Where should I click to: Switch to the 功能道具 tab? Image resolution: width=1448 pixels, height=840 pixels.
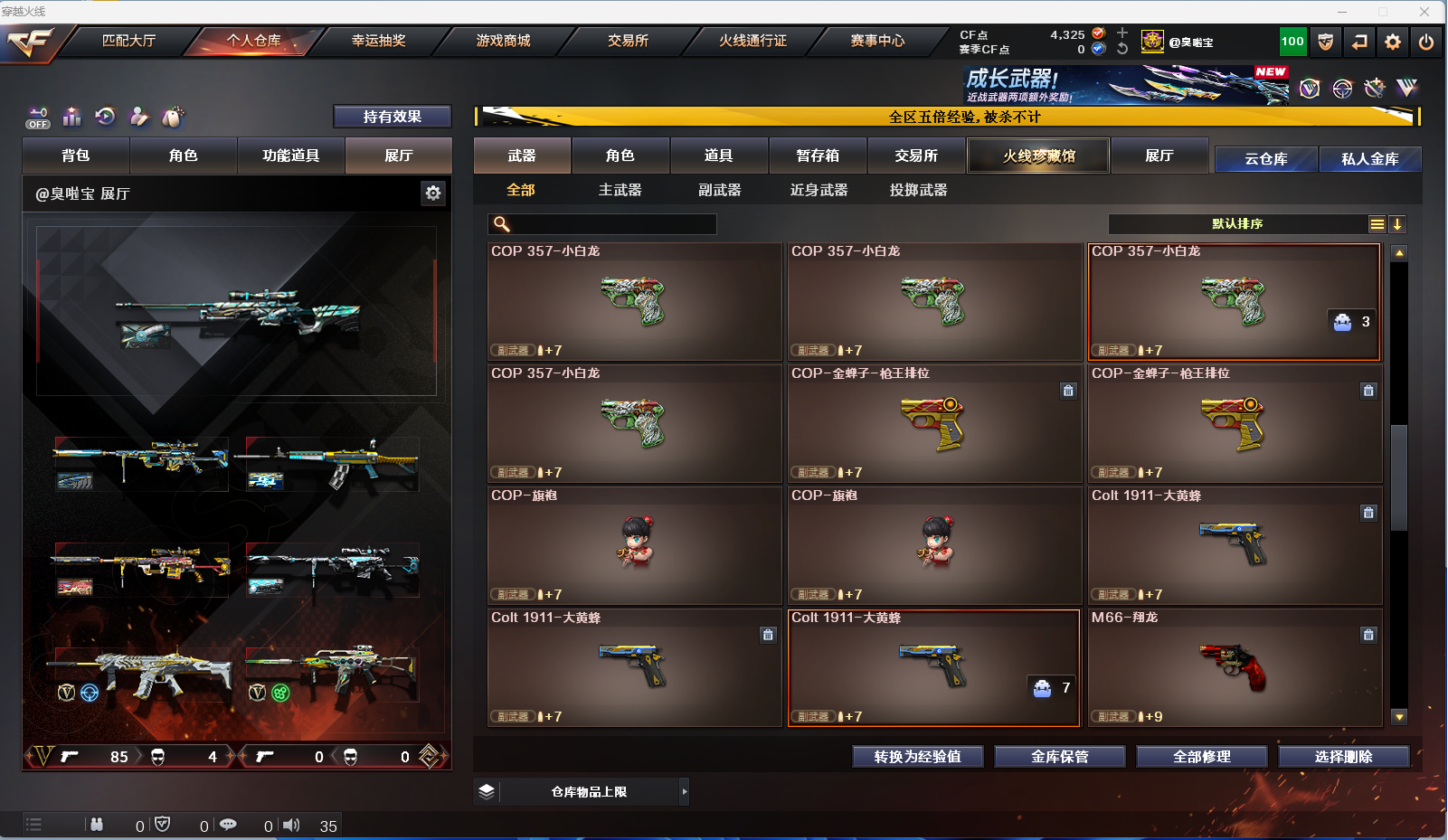point(290,156)
